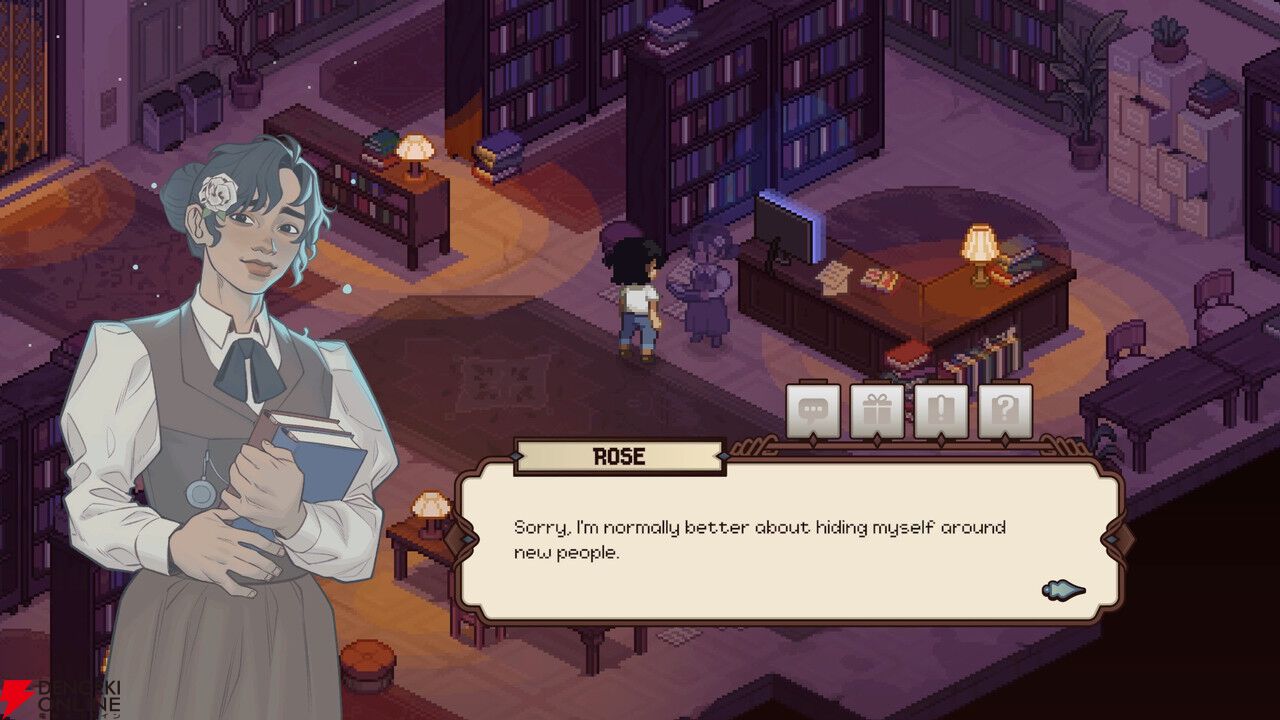1280x720 pixels.
Task: Choose the speech bubble talk option
Action: [813, 411]
